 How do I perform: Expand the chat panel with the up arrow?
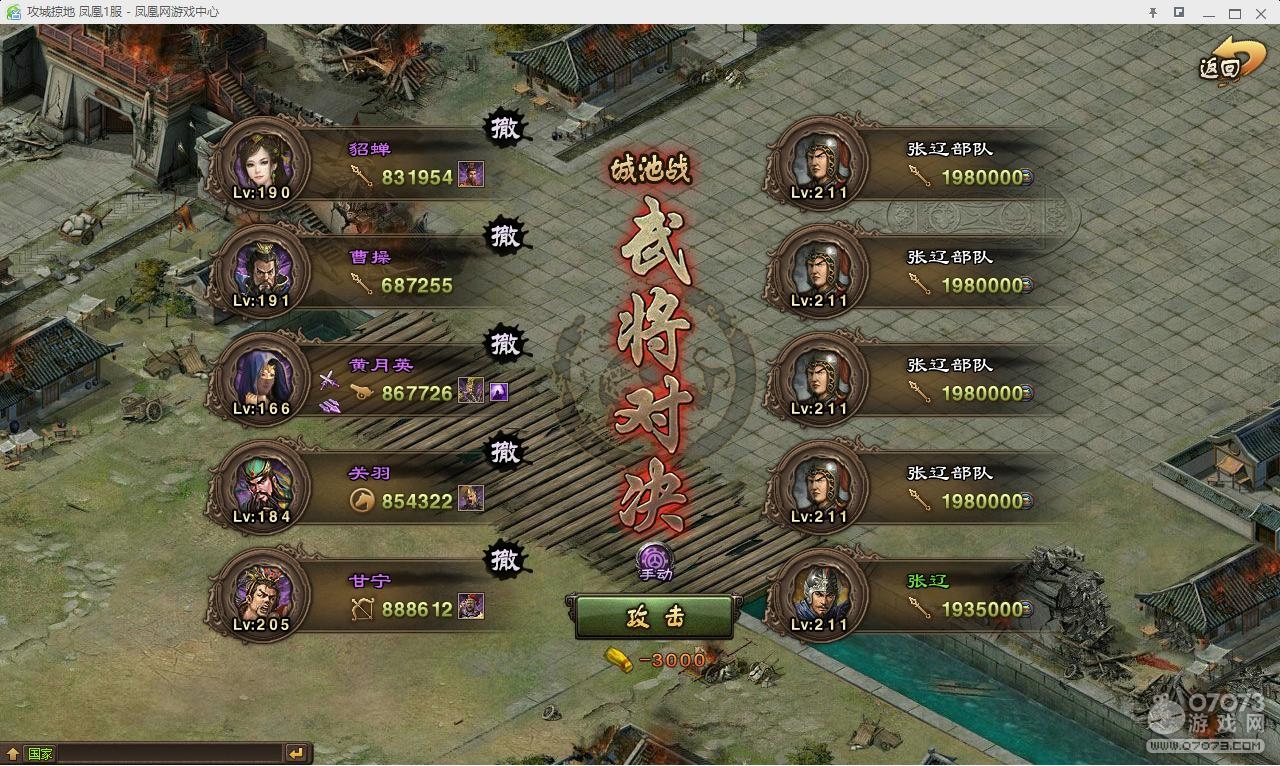click(13, 753)
